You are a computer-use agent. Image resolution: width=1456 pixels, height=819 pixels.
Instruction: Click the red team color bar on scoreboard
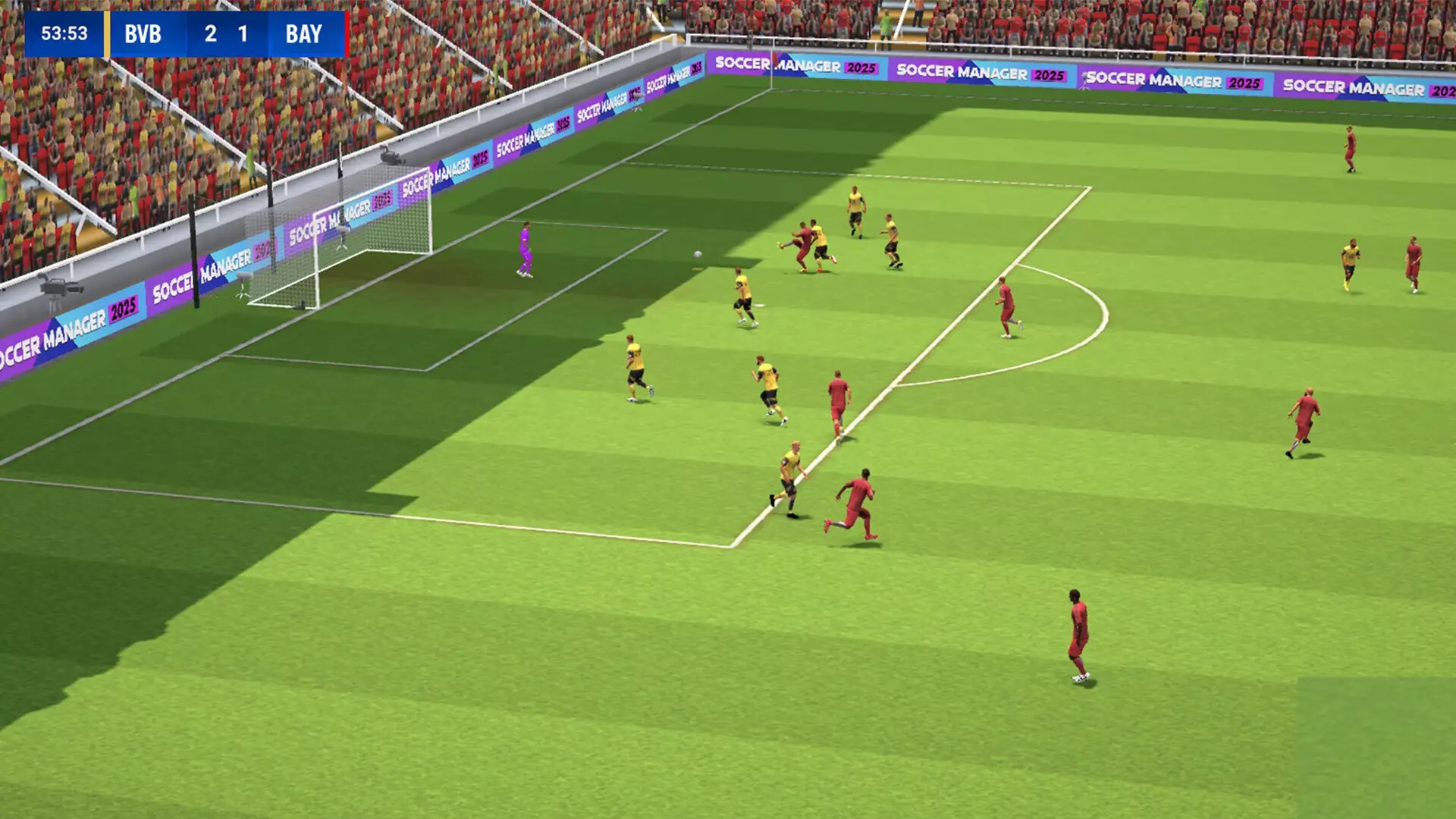click(x=346, y=33)
